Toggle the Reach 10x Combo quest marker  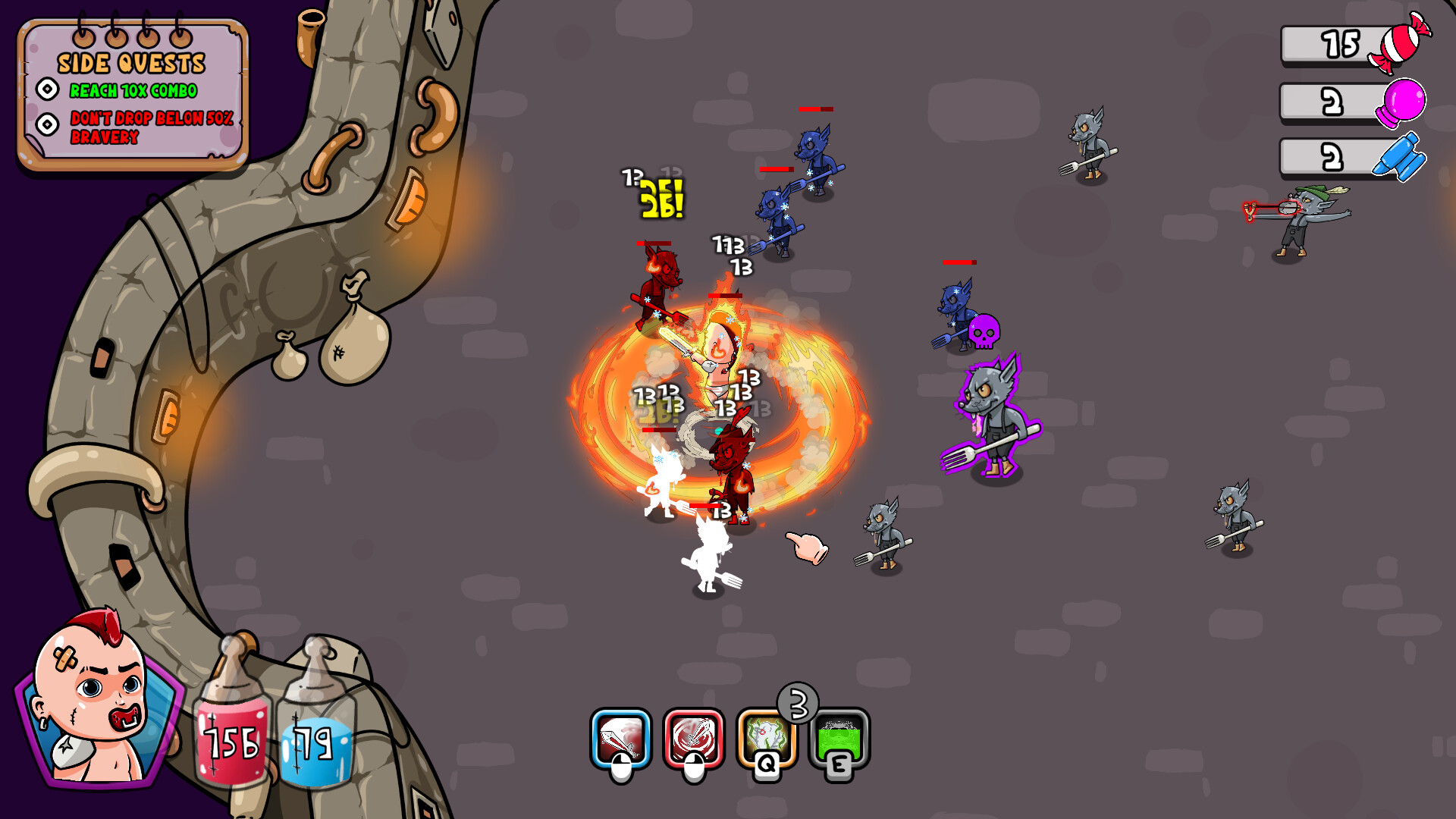pyautogui.click(x=49, y=90)
